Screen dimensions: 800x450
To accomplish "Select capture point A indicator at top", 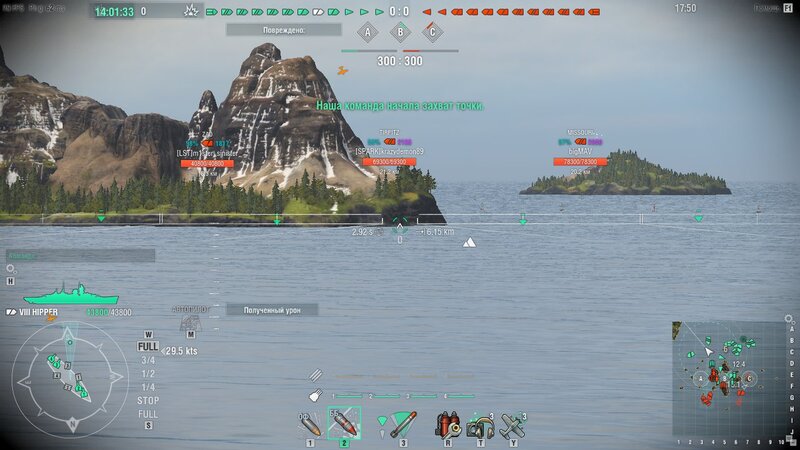I will coord(367,33).
